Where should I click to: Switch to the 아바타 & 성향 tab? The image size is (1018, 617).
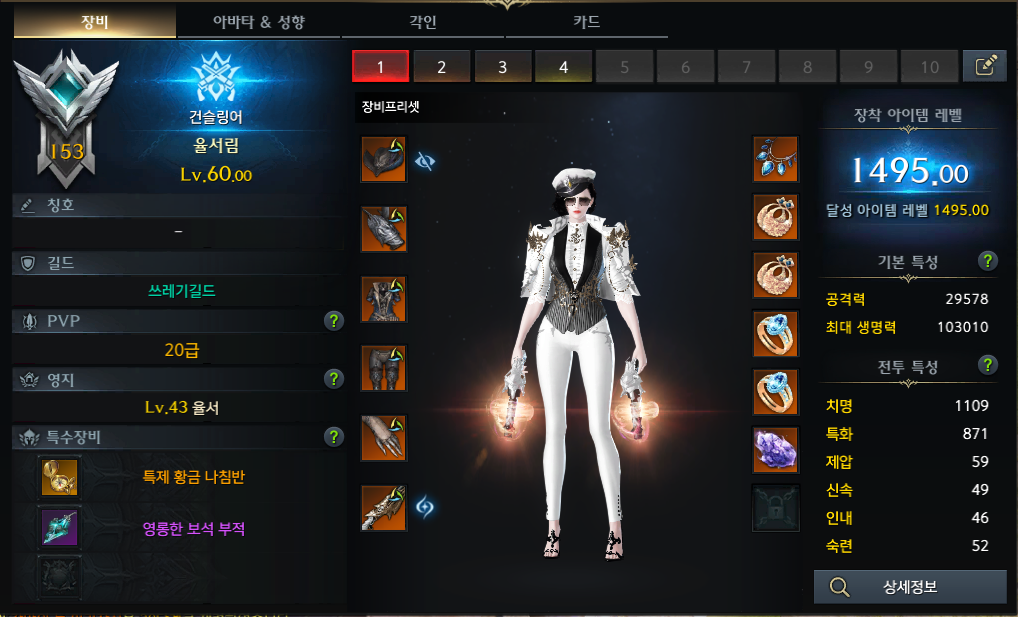point(264,21)
